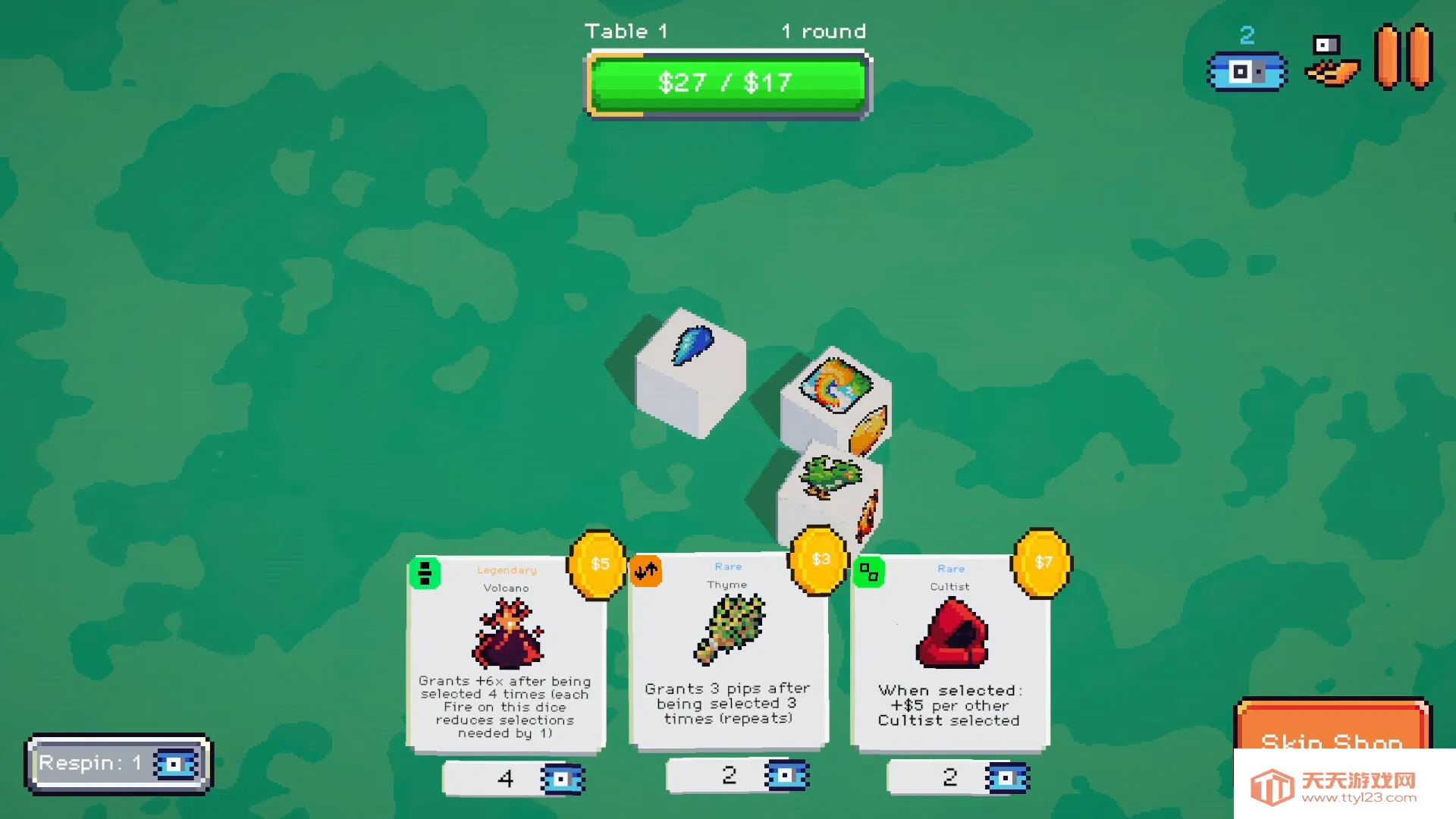1456x819 pixels.
Task: Buy Volcano for 4 tokens
Action: coord(513,779)
